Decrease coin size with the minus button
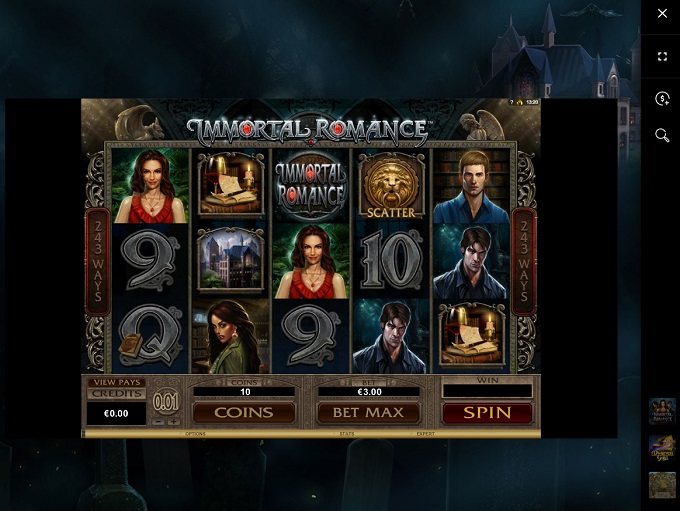The image size is (680, 511). pyautogui.click(x=158, y=422)
